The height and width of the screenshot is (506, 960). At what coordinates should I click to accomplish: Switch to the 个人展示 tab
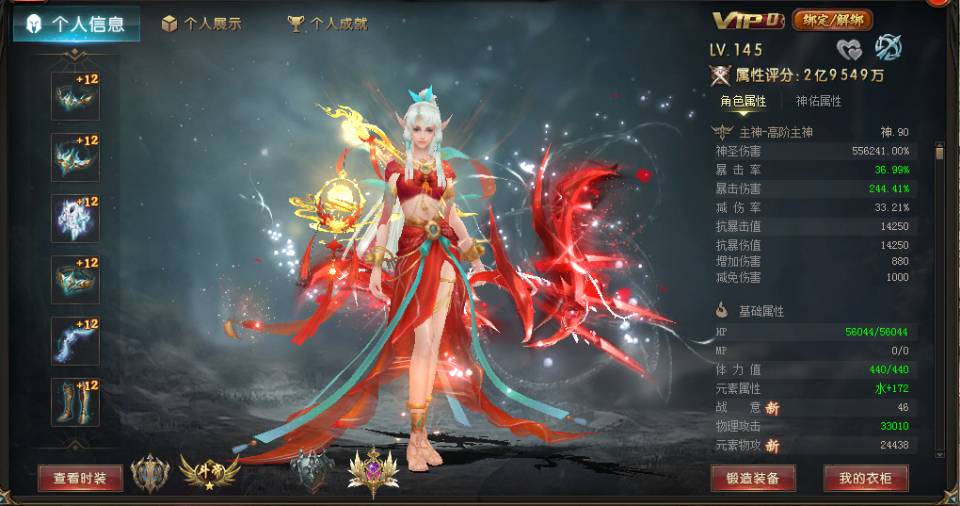pyautogui.click(x=202, y=24)
